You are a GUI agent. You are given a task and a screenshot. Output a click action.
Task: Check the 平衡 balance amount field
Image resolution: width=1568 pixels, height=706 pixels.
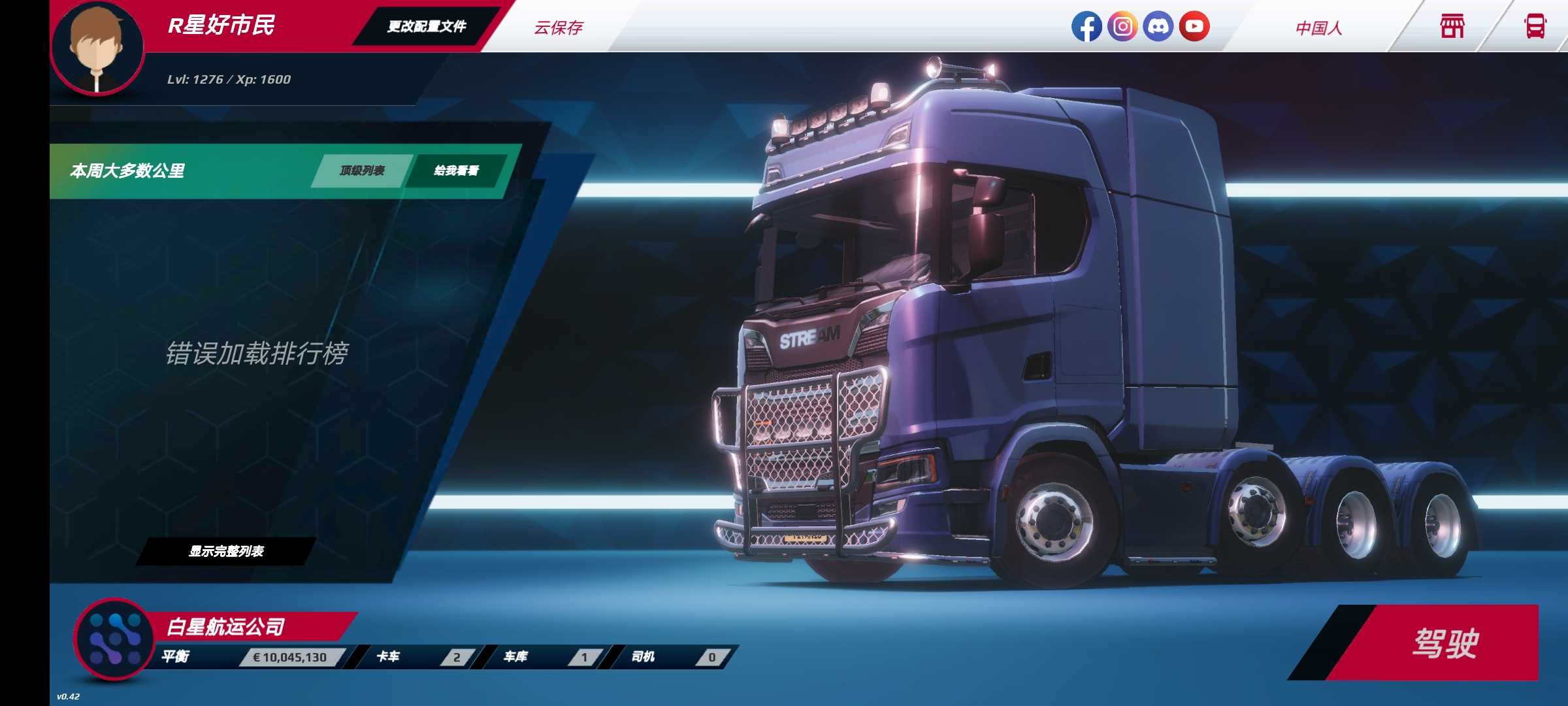pyautogui.click(x=289, y=657)
